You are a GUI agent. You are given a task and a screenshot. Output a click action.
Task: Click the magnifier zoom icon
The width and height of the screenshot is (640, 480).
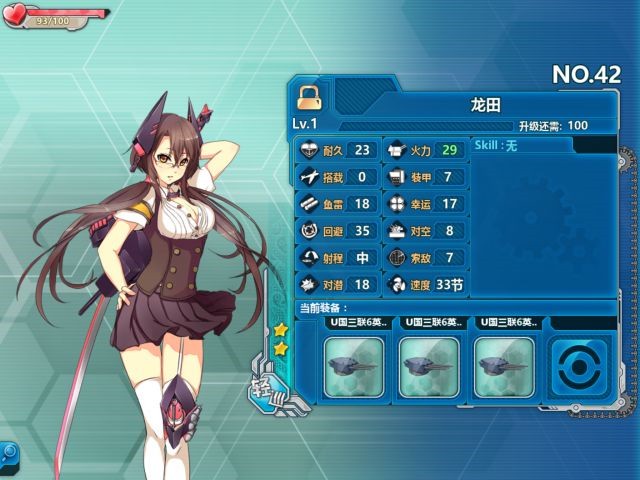pos(8,453)
